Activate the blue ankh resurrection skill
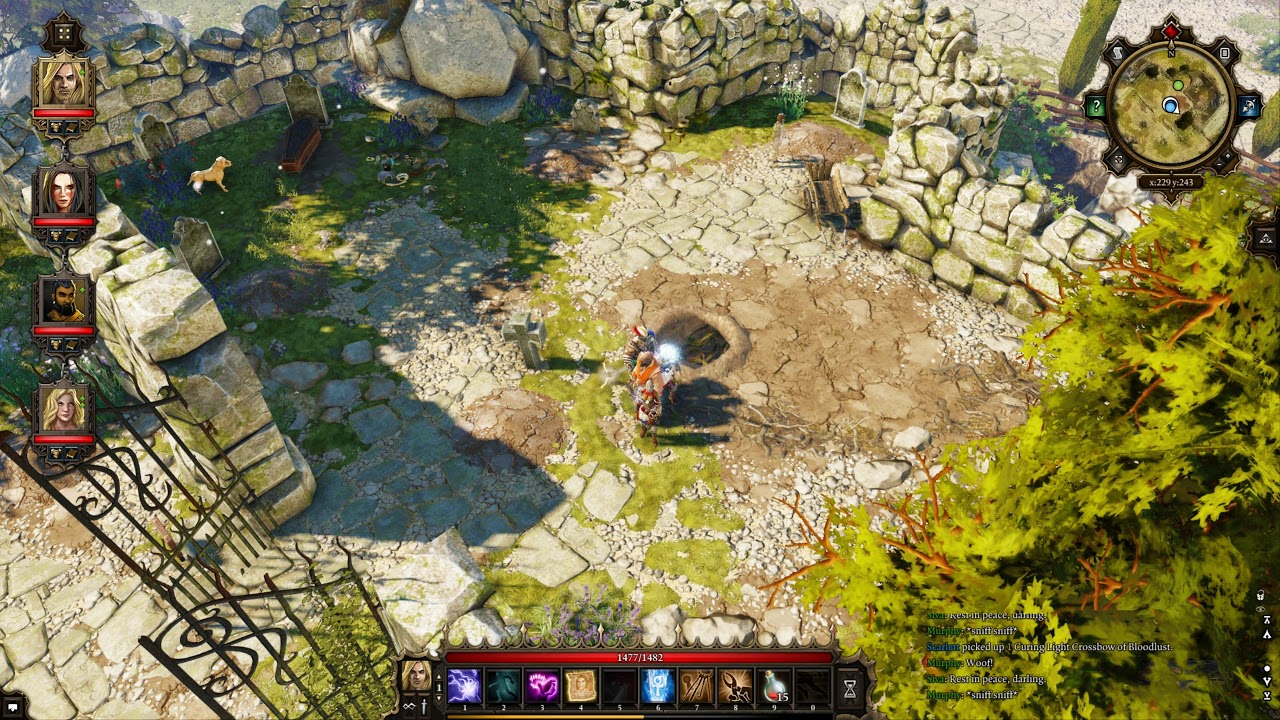 click(x=658, y=686)
